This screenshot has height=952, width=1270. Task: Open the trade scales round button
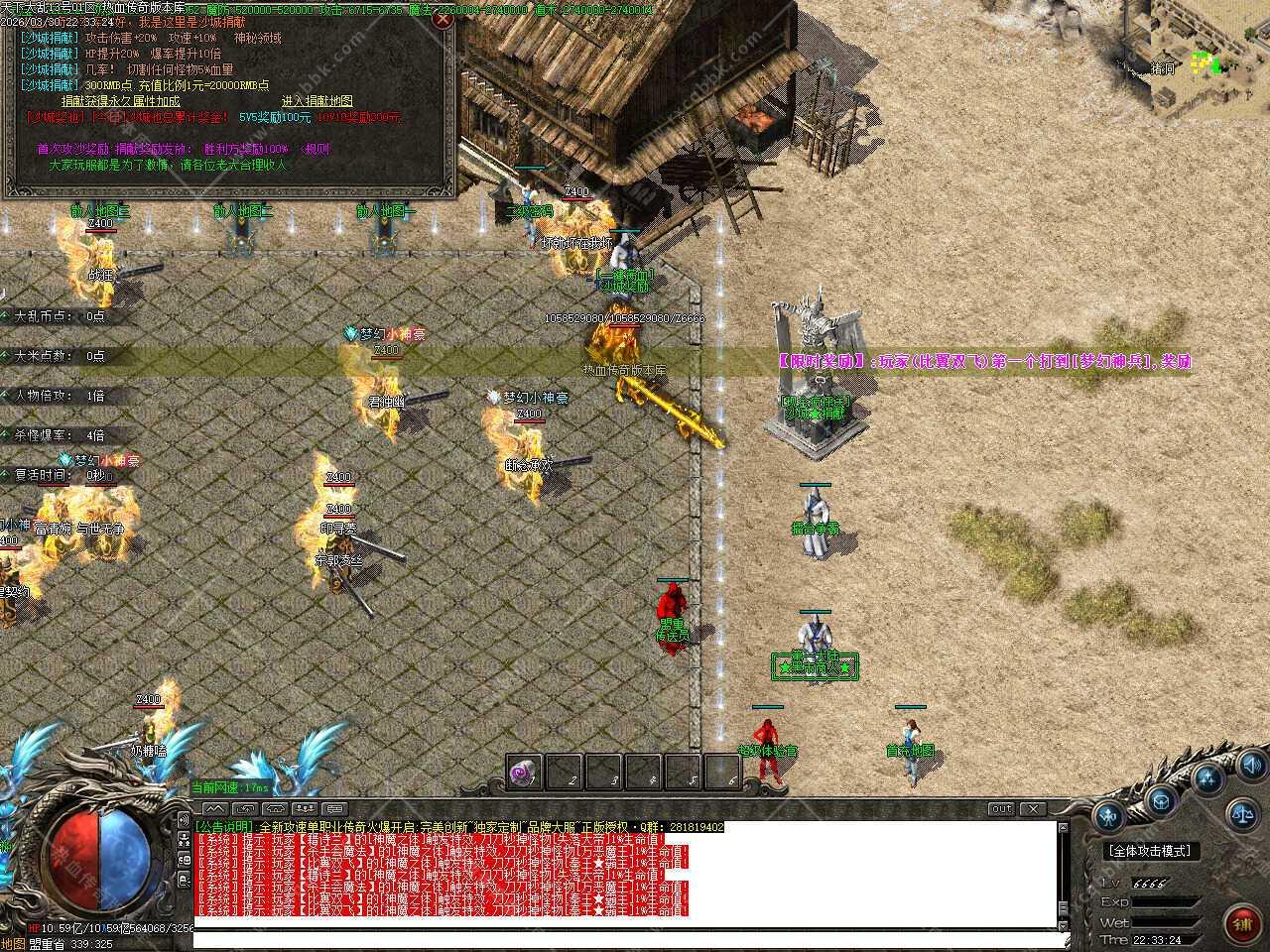click(x=1242, y=816)
